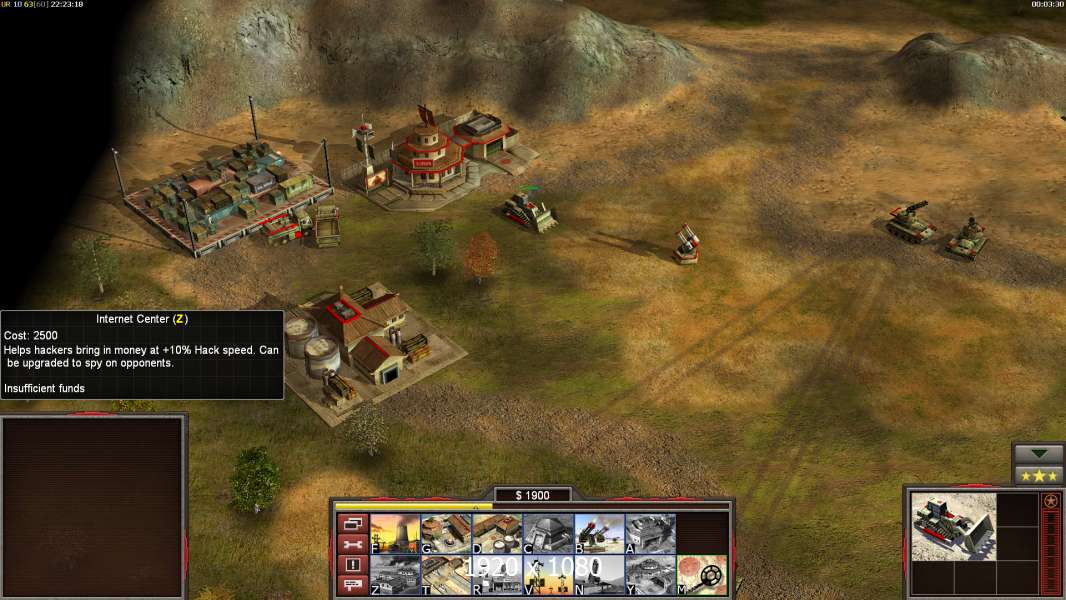Choose the Command Center build icon
The height and width of the screenshot is (600, 1066).
point(650,574)
